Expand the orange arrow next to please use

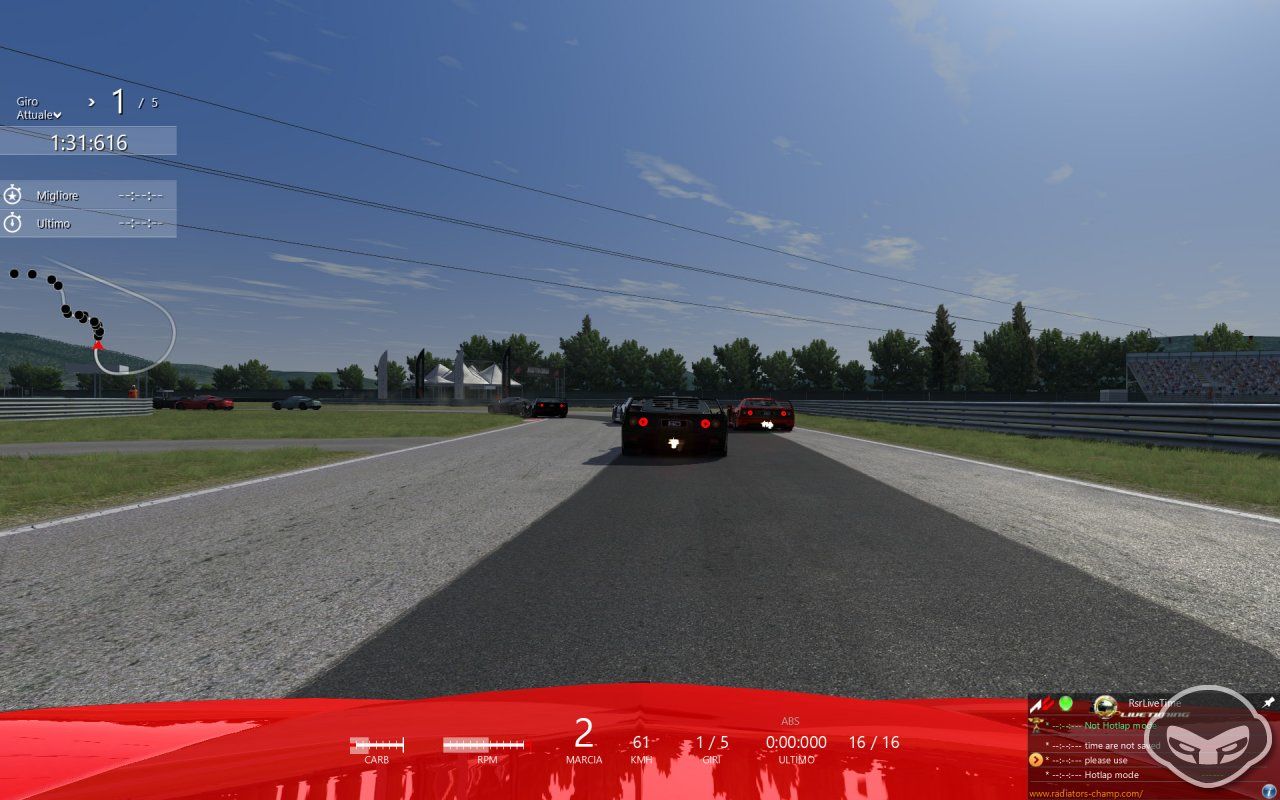pyautogui.click(x=1037, y=759)
